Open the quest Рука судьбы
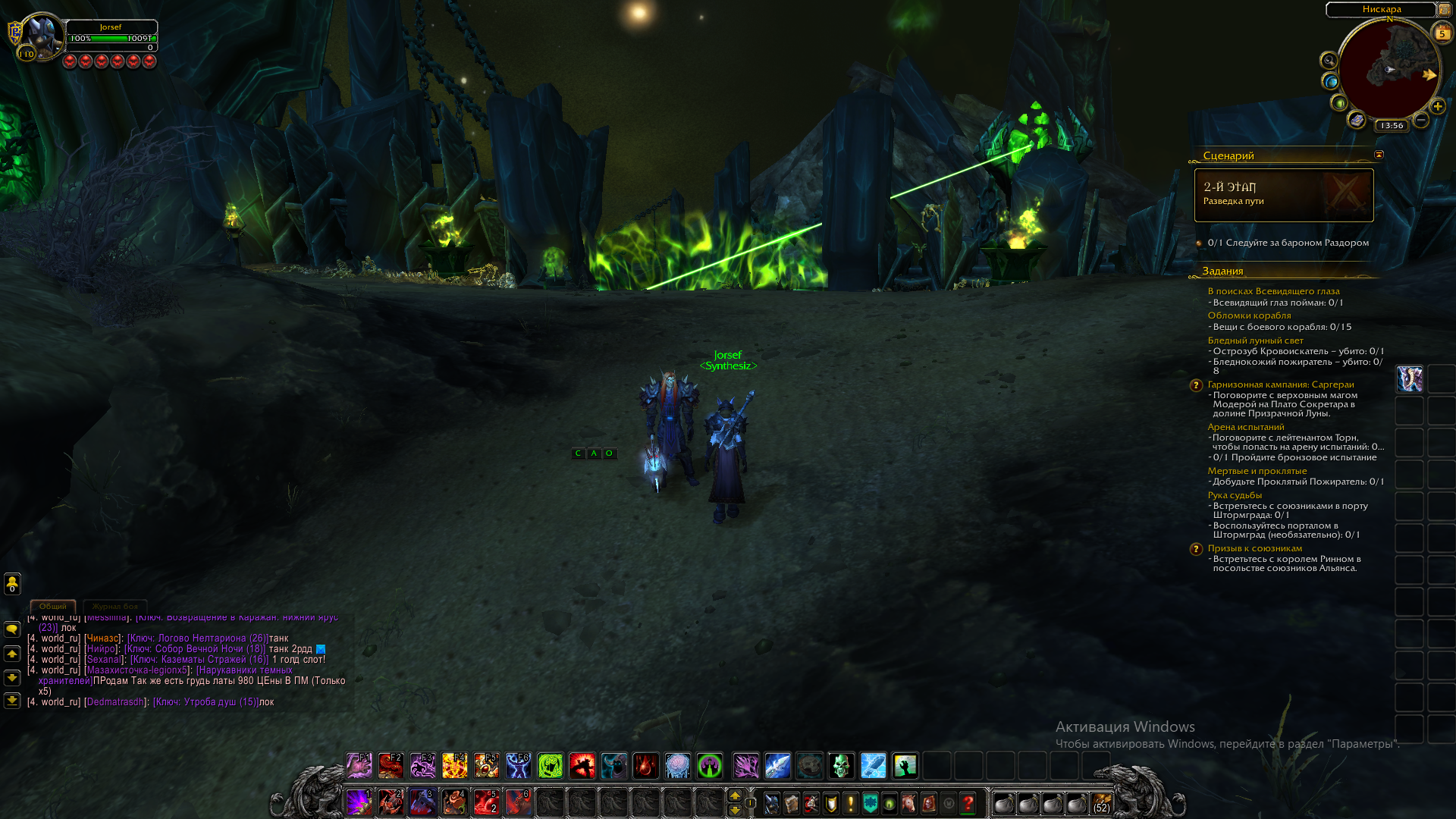 pos(1235,495)
